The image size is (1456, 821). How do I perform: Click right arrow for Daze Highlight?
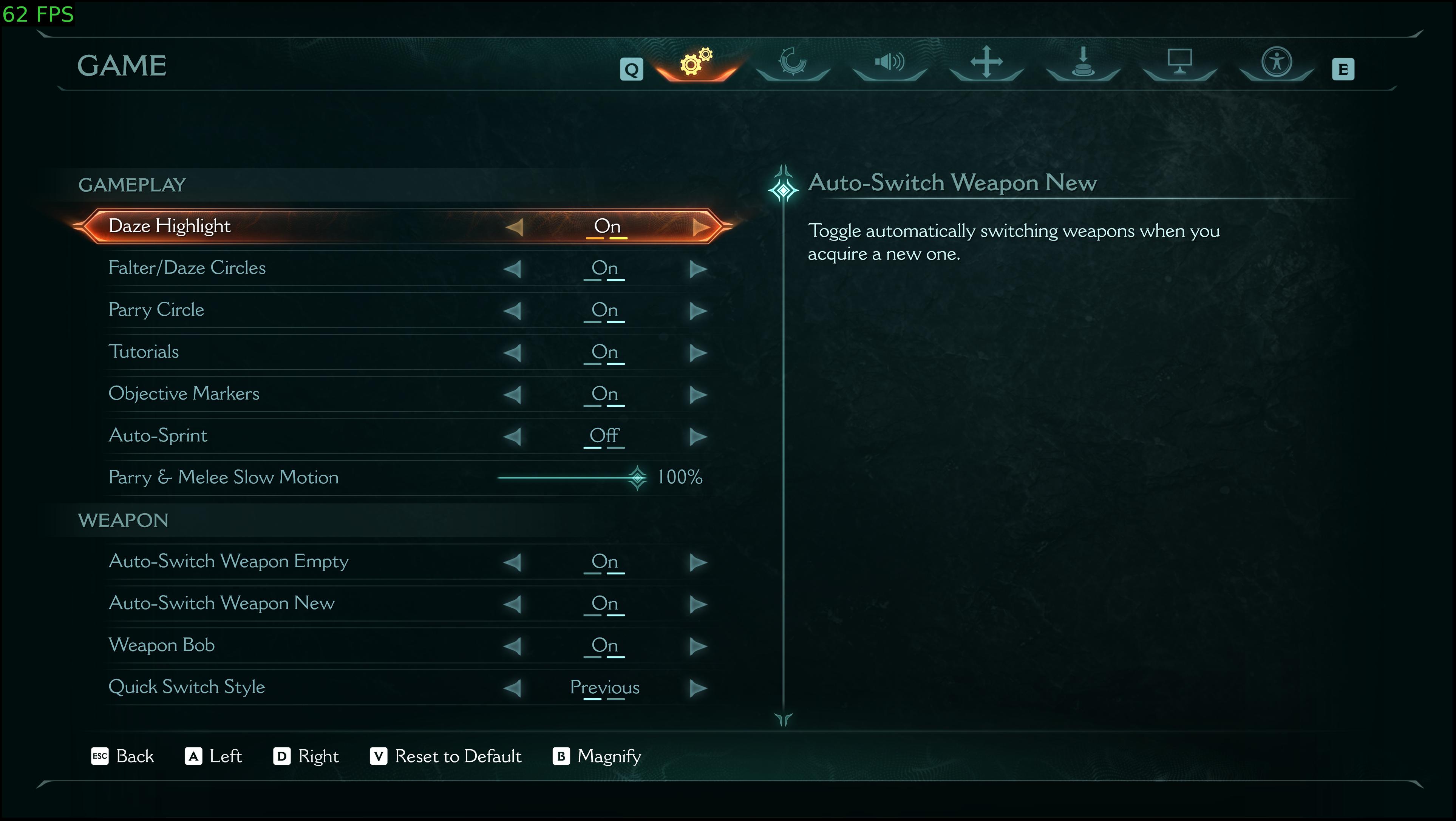(701, 227)
